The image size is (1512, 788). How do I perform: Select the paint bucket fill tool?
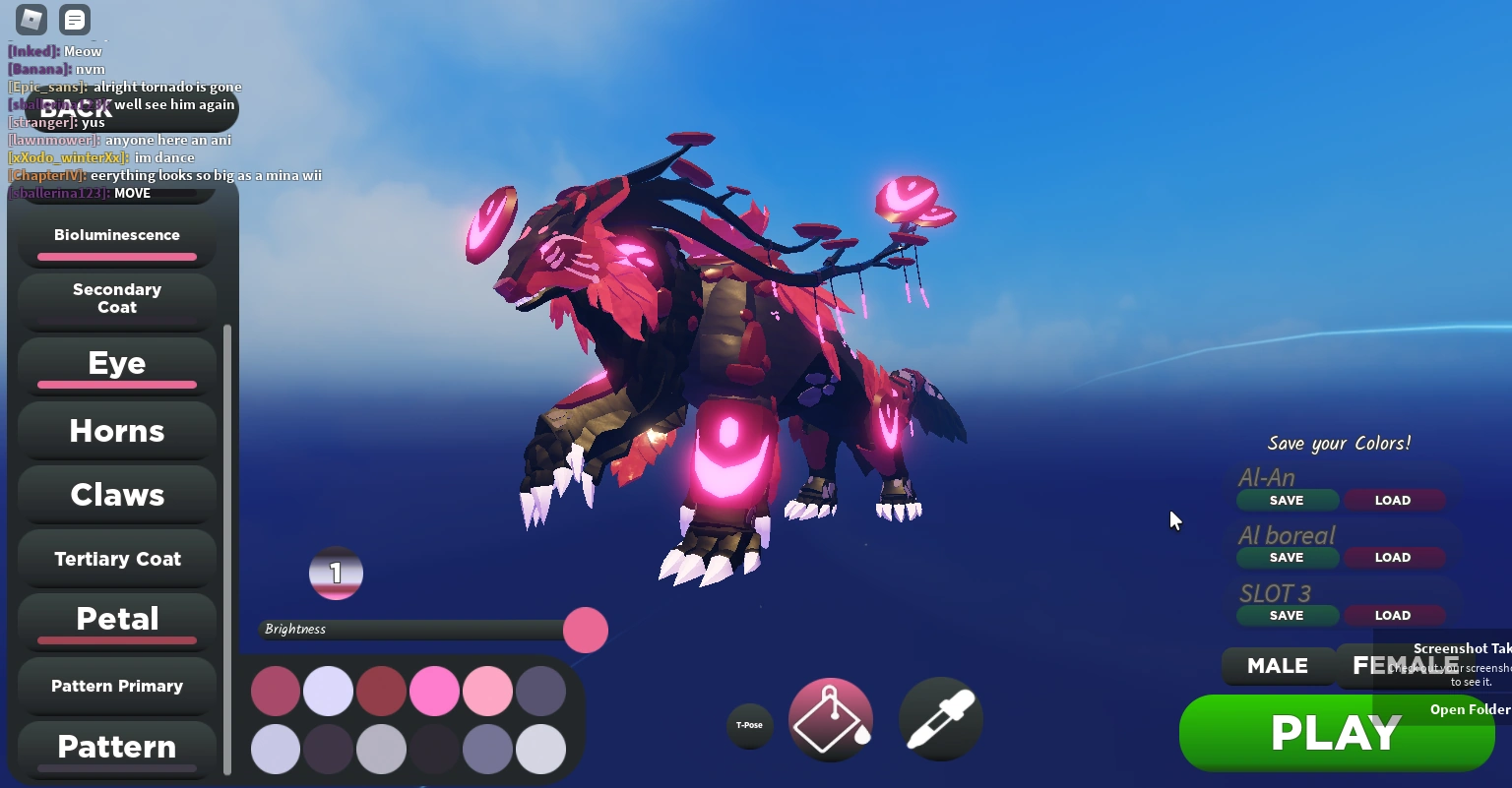point(831,719)
